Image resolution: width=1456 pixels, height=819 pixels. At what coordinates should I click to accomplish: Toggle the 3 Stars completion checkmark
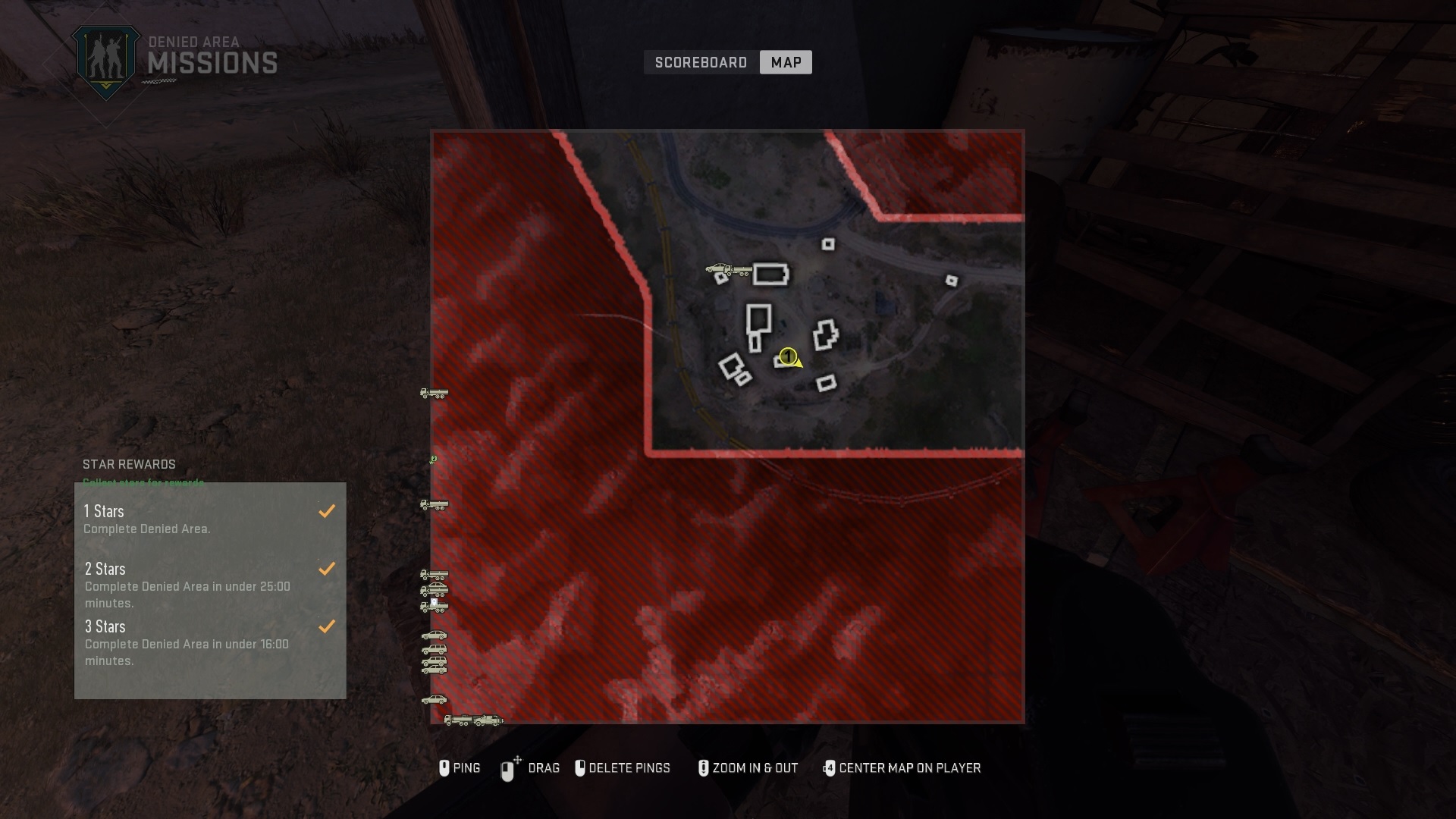pos(327,626)
